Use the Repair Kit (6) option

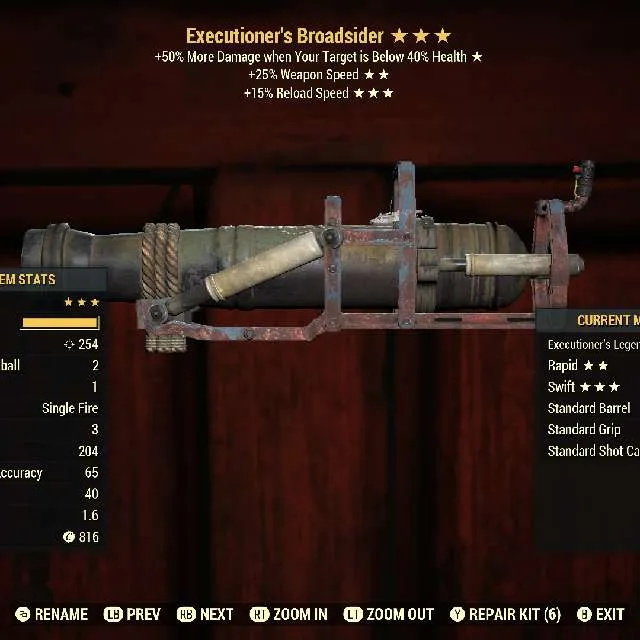tap(506, 614)
